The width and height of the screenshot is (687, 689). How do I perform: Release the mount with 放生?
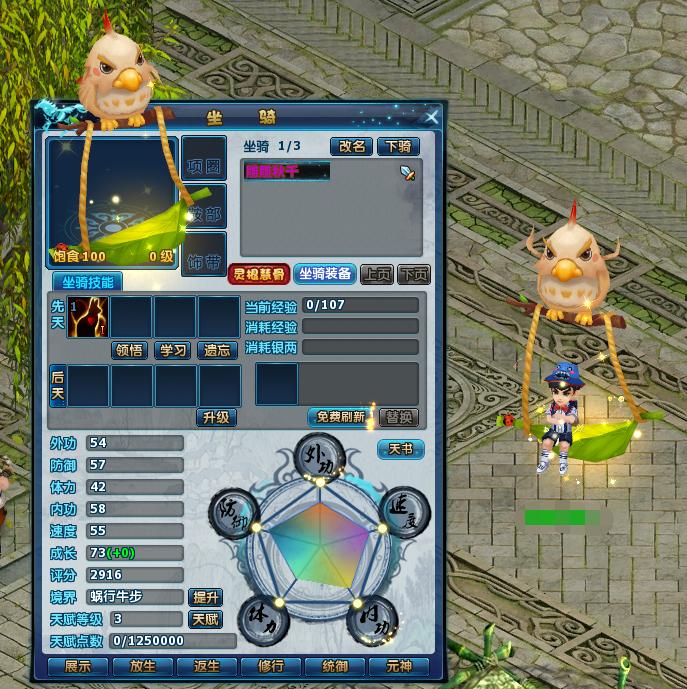[143, 666]
